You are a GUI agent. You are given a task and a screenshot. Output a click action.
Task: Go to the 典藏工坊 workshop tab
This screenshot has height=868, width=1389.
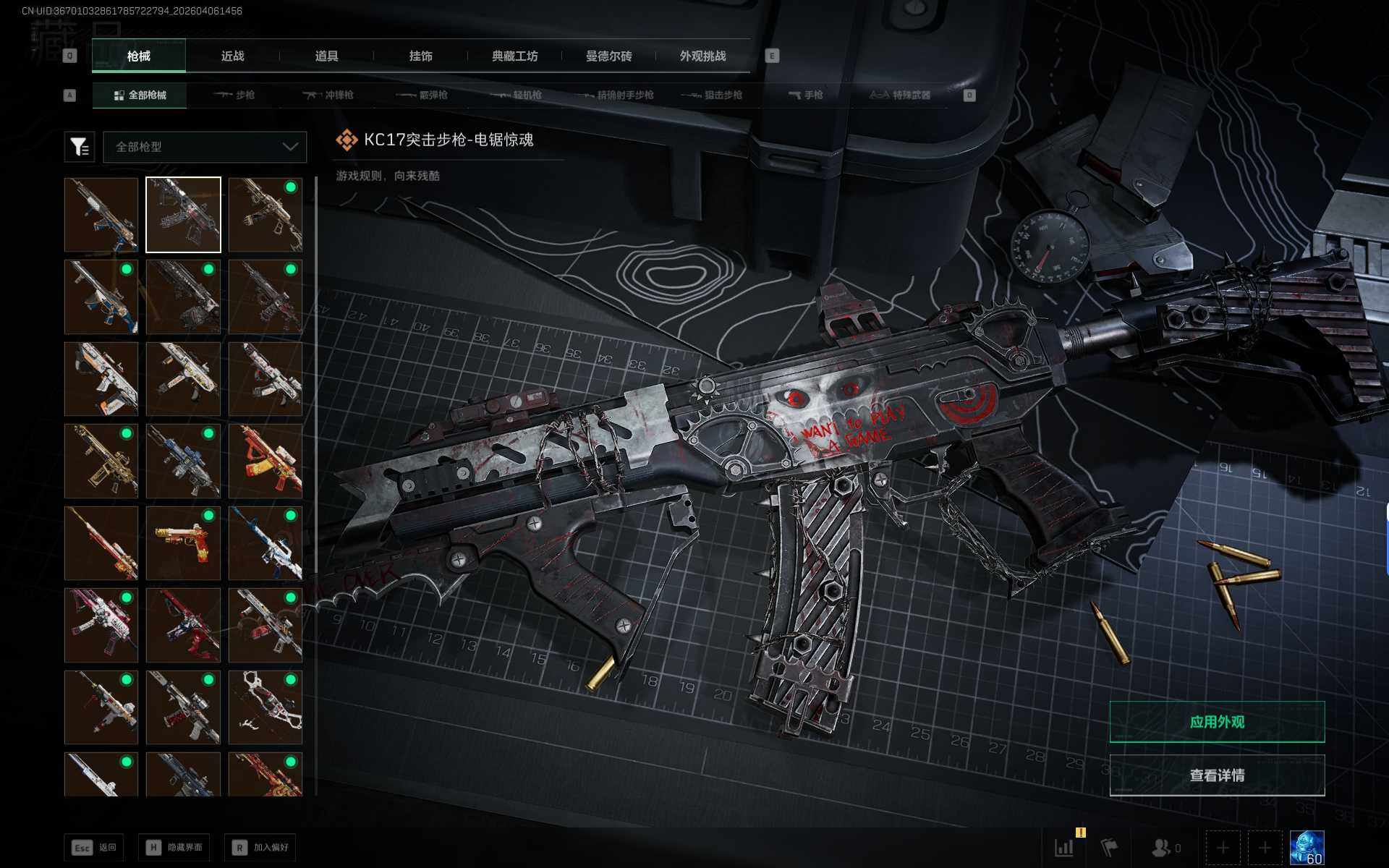click(514, 56)
